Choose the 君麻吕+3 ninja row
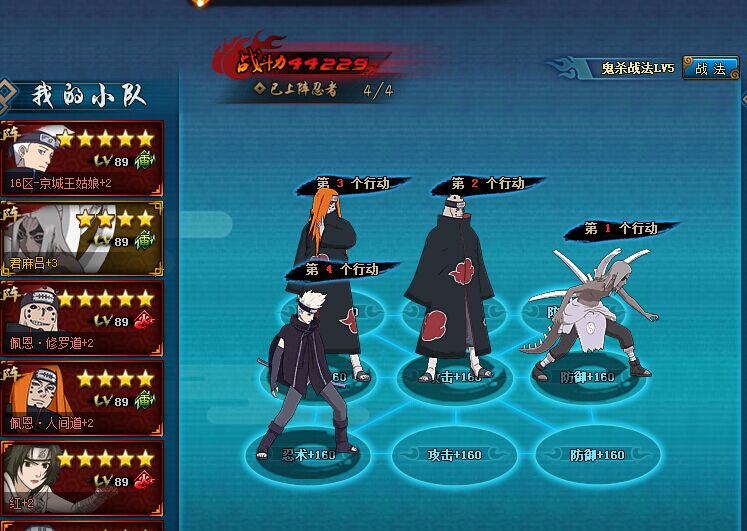 (x=82, y=239)
